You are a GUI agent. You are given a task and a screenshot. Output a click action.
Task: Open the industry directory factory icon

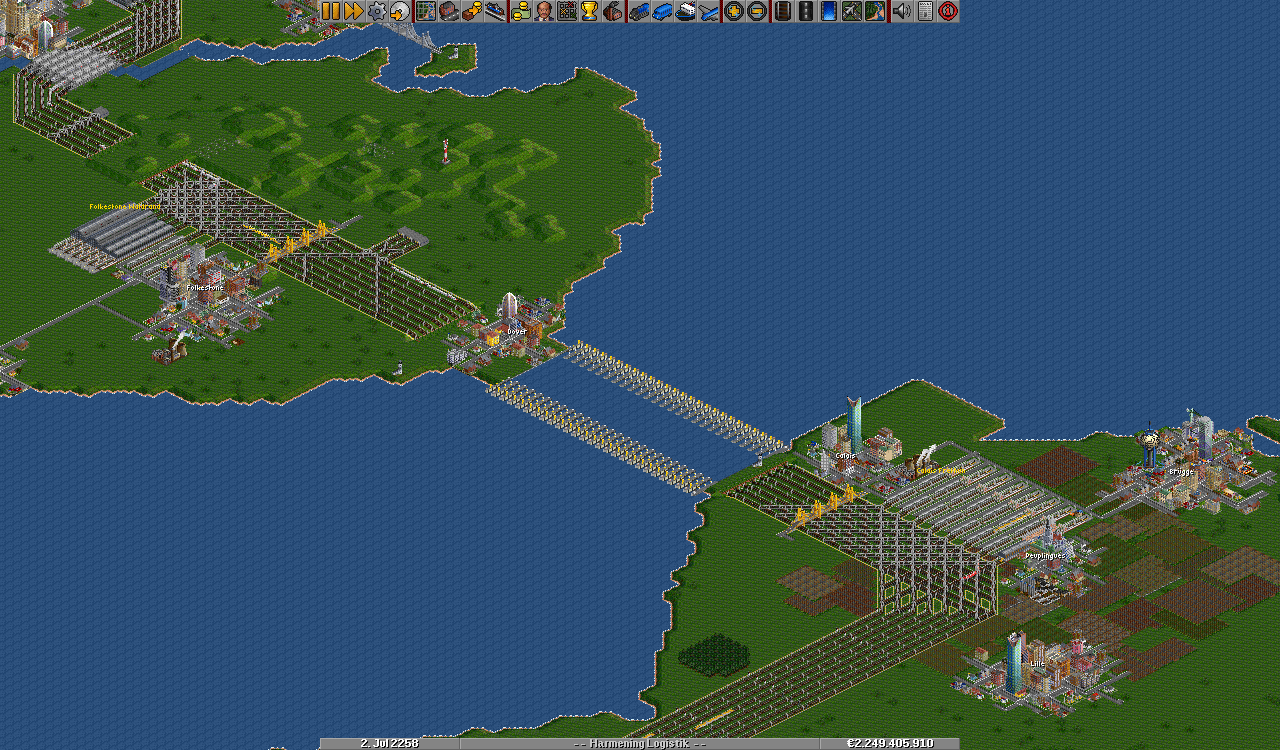(614, 11)
